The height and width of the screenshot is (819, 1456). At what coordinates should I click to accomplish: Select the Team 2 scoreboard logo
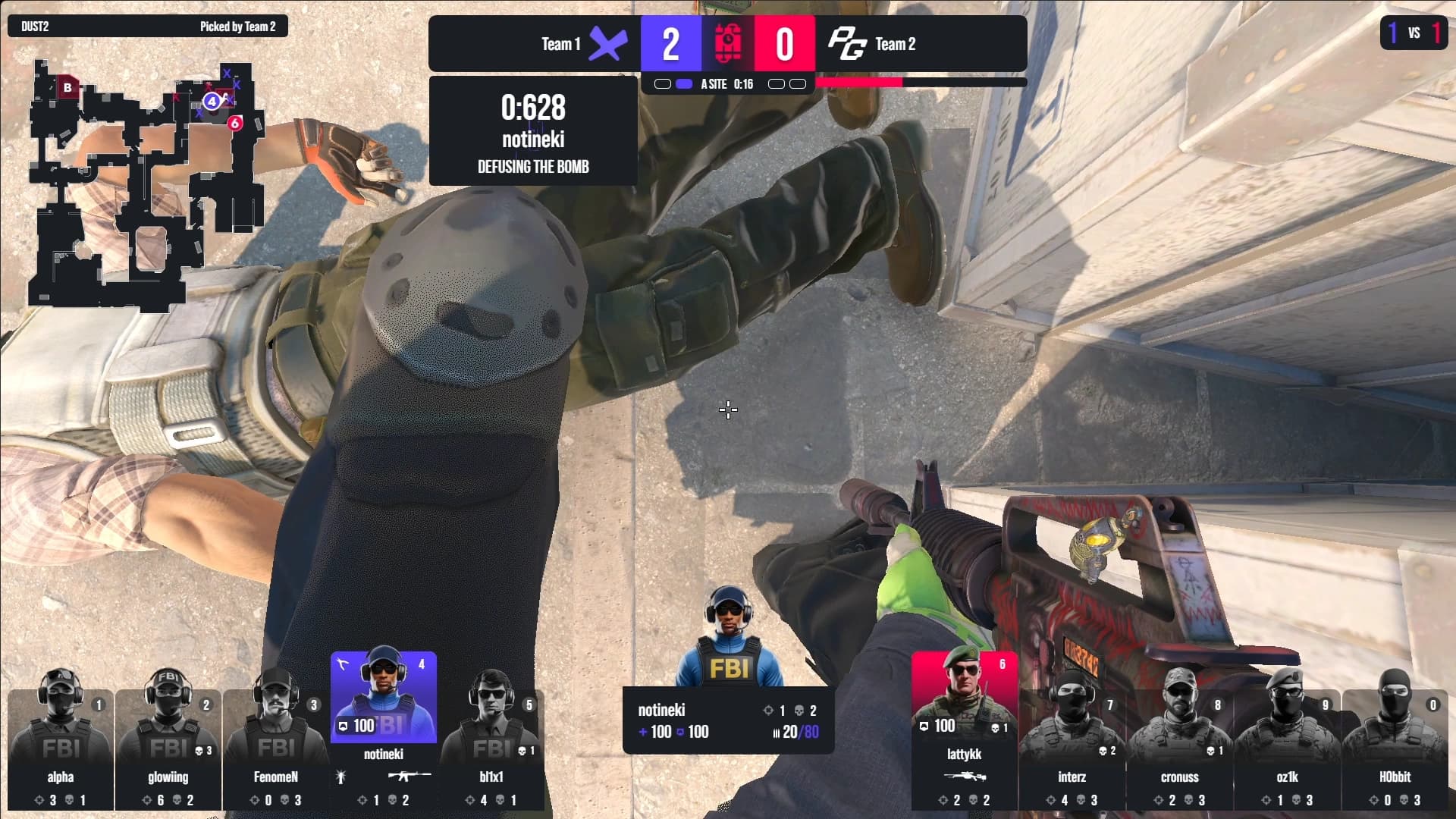pos(846,44)
